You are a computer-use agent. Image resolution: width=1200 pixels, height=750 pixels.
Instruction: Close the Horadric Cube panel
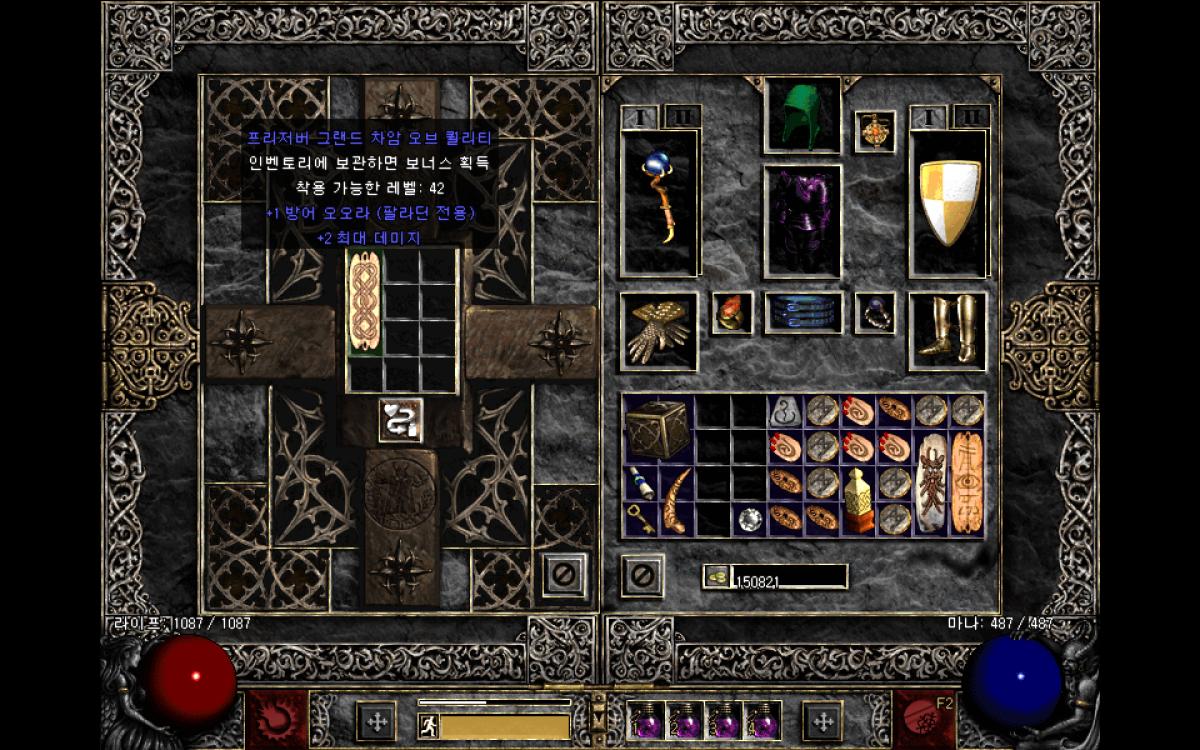pos(564,575)
